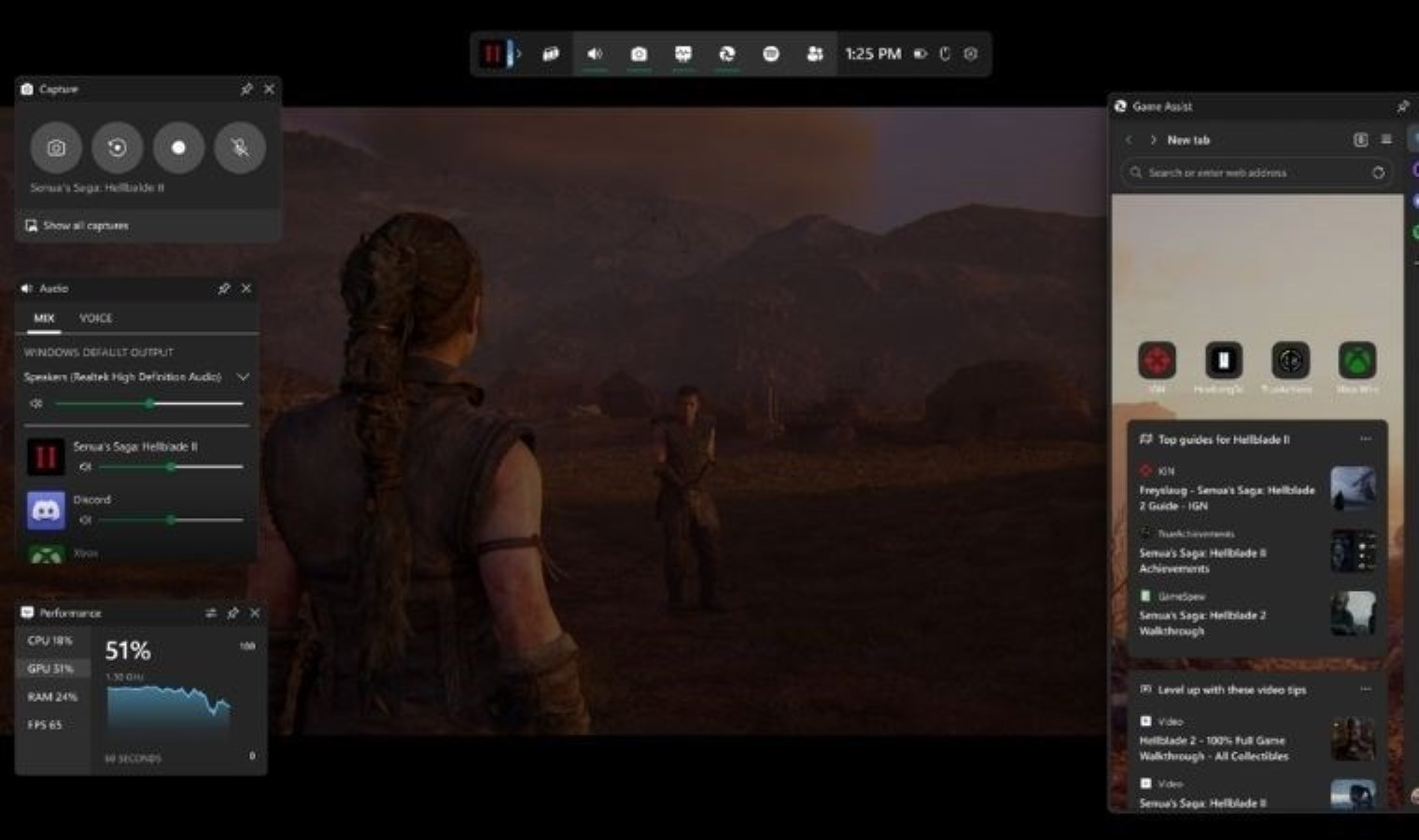Open Game Bar settings gear in top bar
Screen dimensions: 1419x840
pos(971,54)
